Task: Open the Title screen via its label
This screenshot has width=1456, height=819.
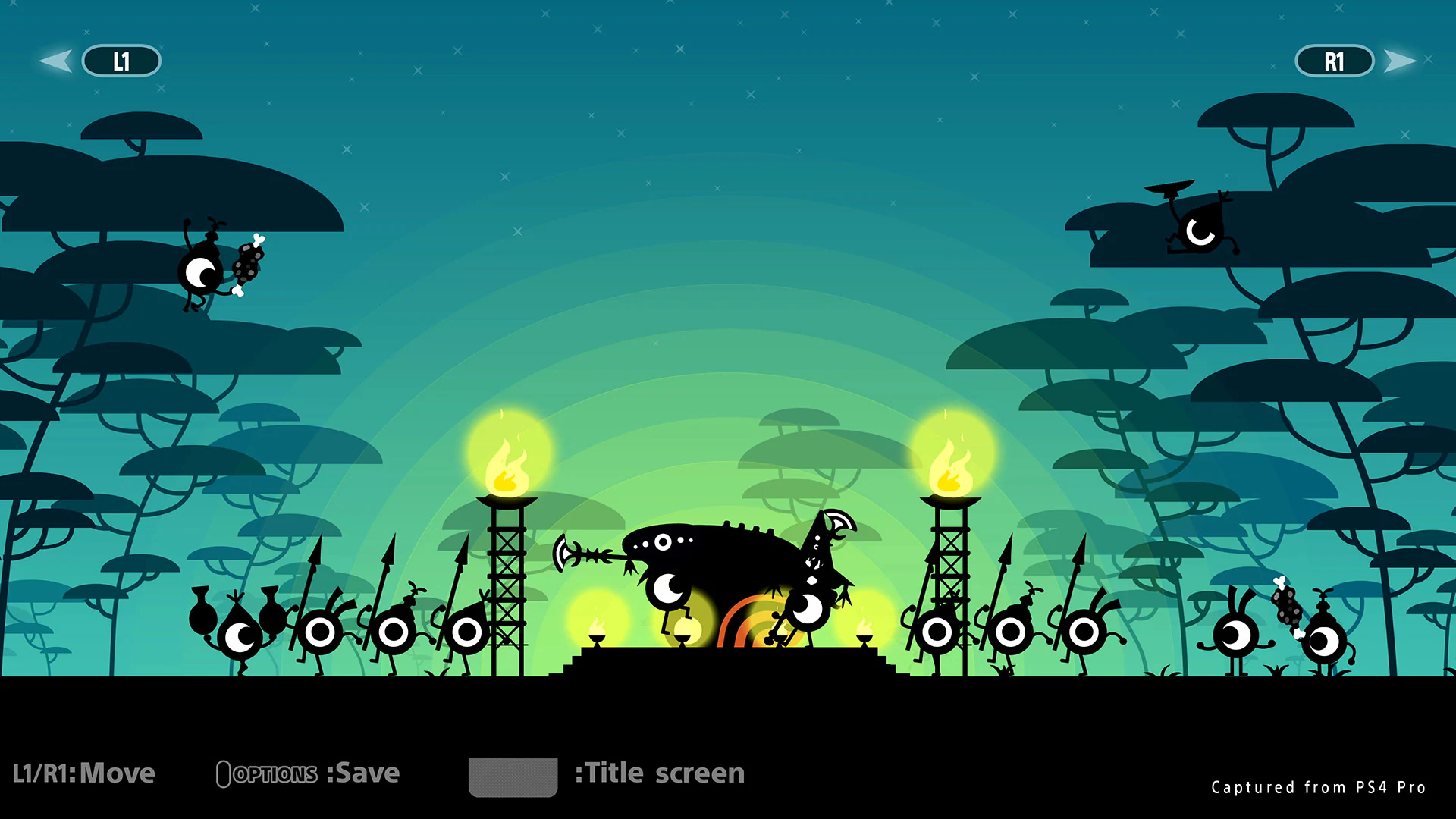Action: point(658,773)
